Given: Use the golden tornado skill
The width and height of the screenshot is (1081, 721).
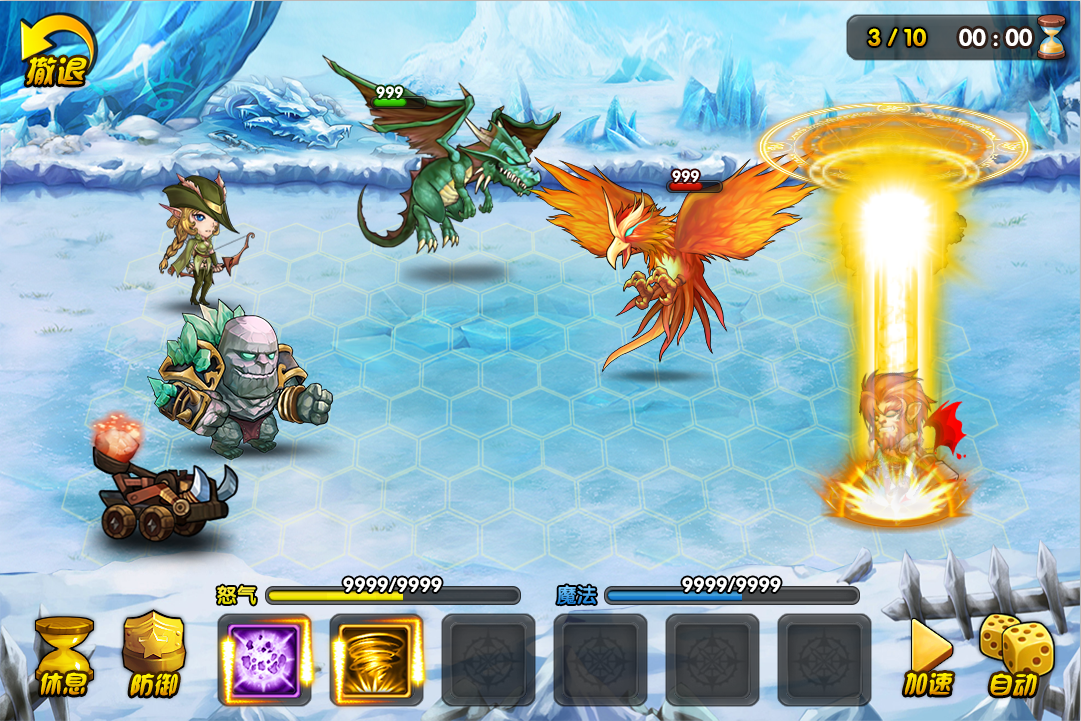Looking at the screenshot, I should pos(376,659).
